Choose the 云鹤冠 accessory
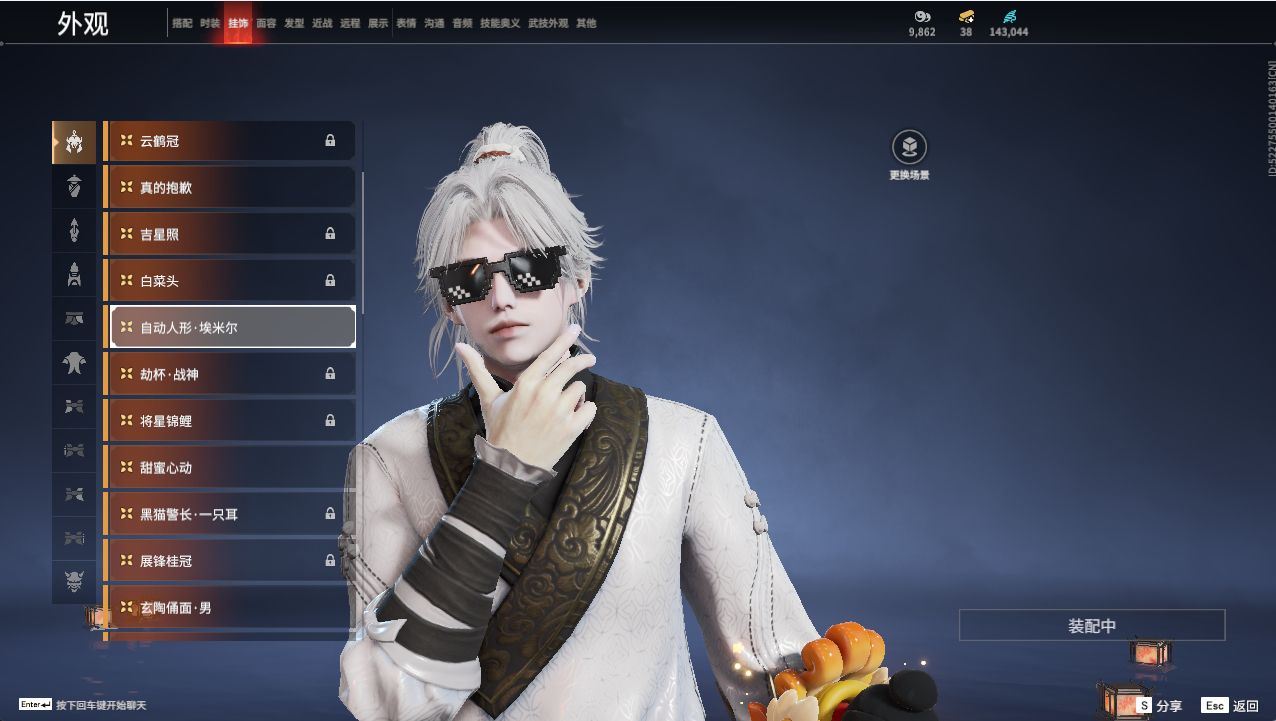Viewport: 1276px width, 721px height. point(230,141)
